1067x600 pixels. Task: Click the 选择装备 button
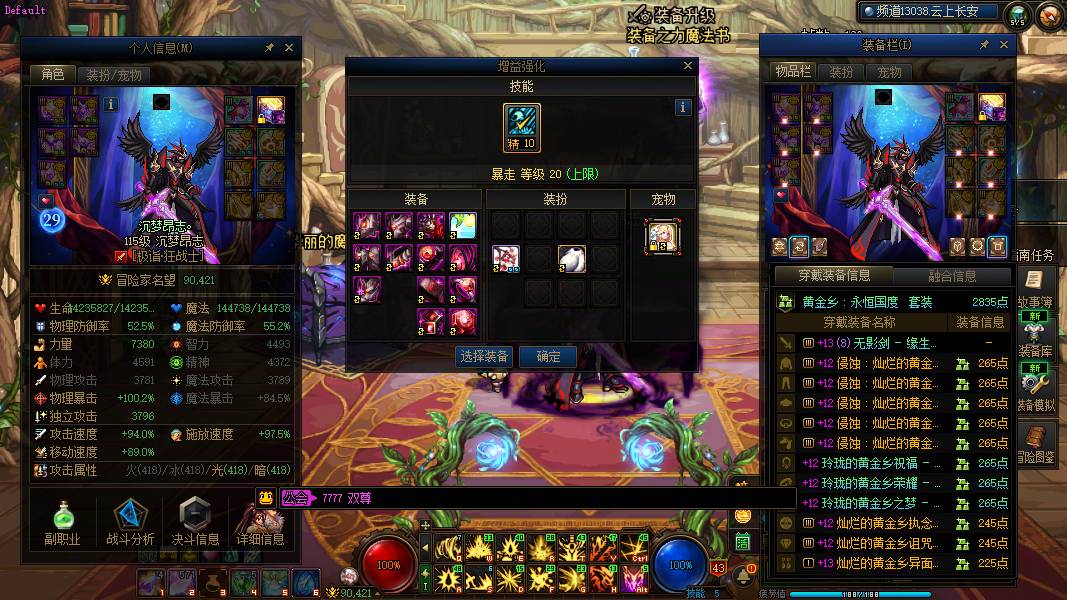[x=484, y=356]
